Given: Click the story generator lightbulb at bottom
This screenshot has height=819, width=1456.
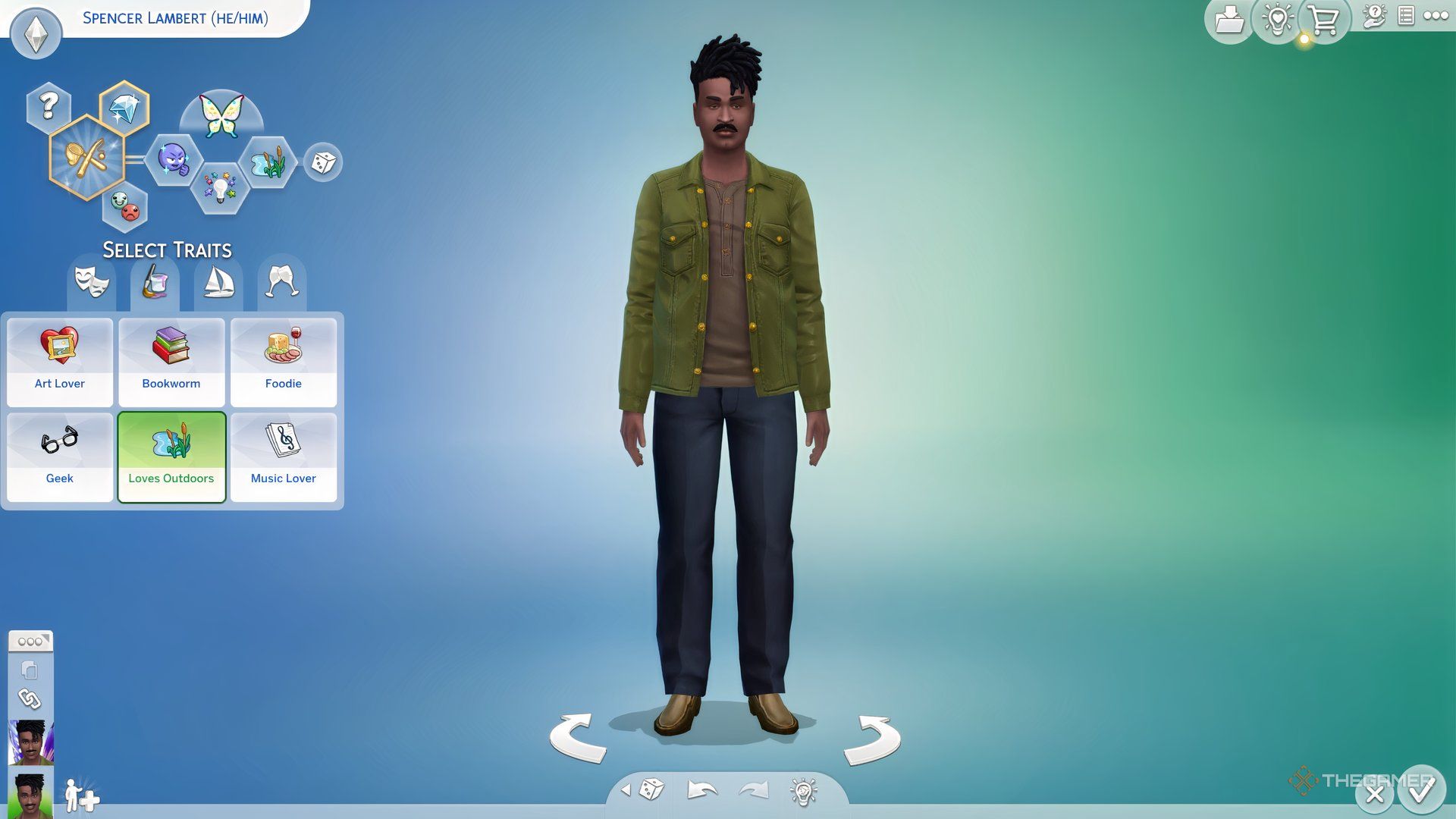Looking at the screenshot, I should [x=802, y=789].
